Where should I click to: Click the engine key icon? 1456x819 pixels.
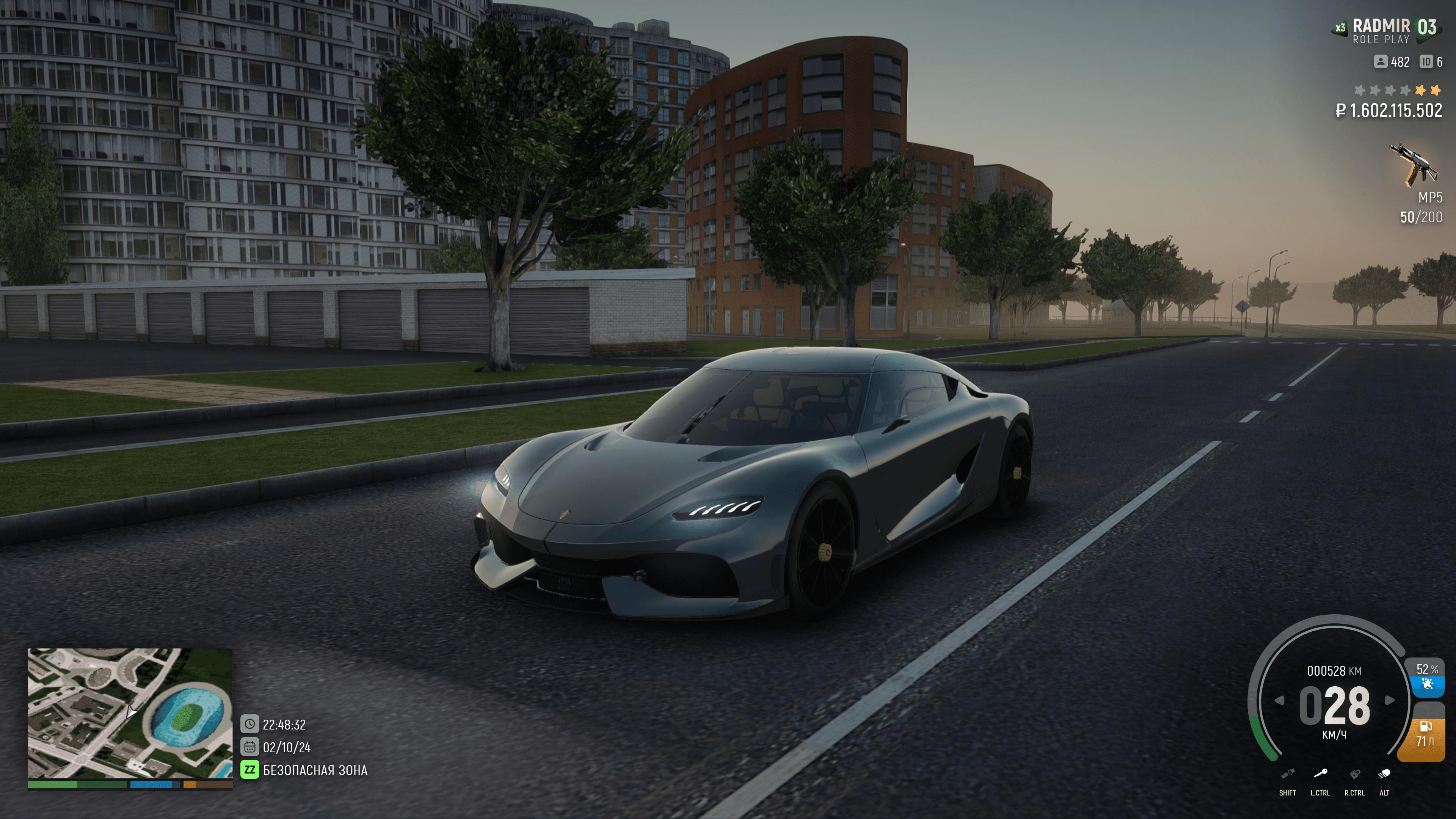1320,774
